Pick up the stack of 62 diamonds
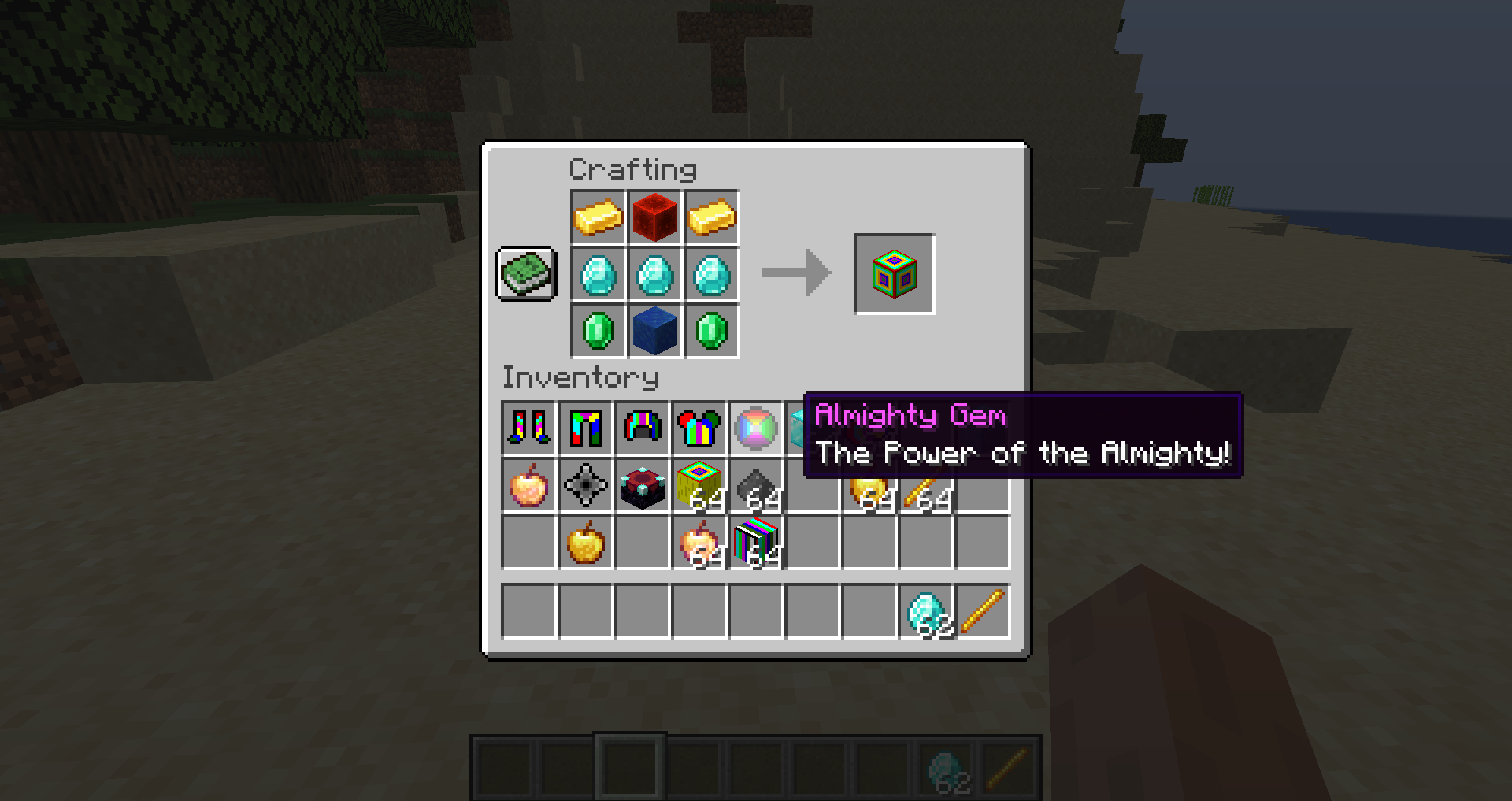 [925, 610]
